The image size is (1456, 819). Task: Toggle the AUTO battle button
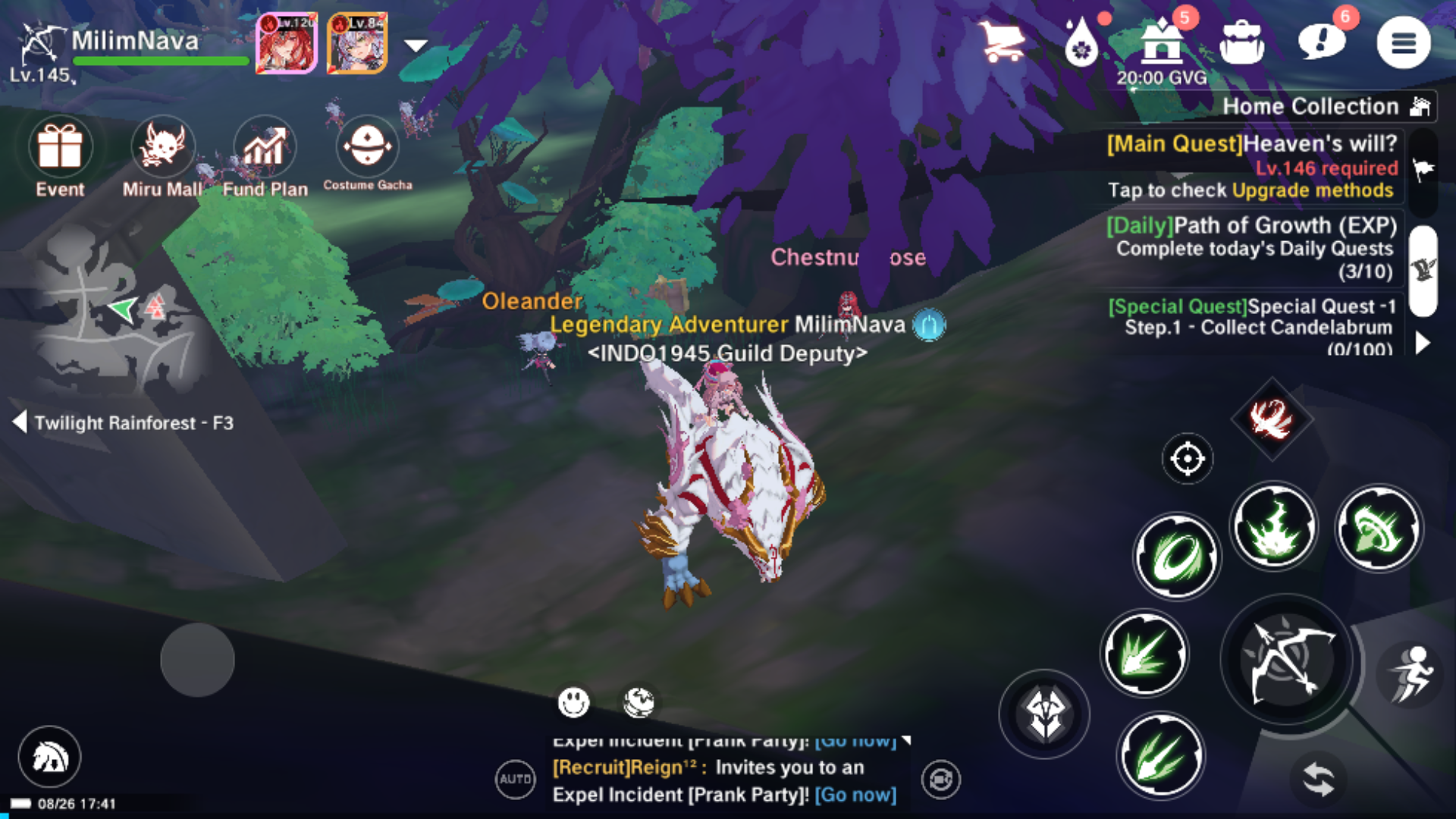tap(515, 779)
